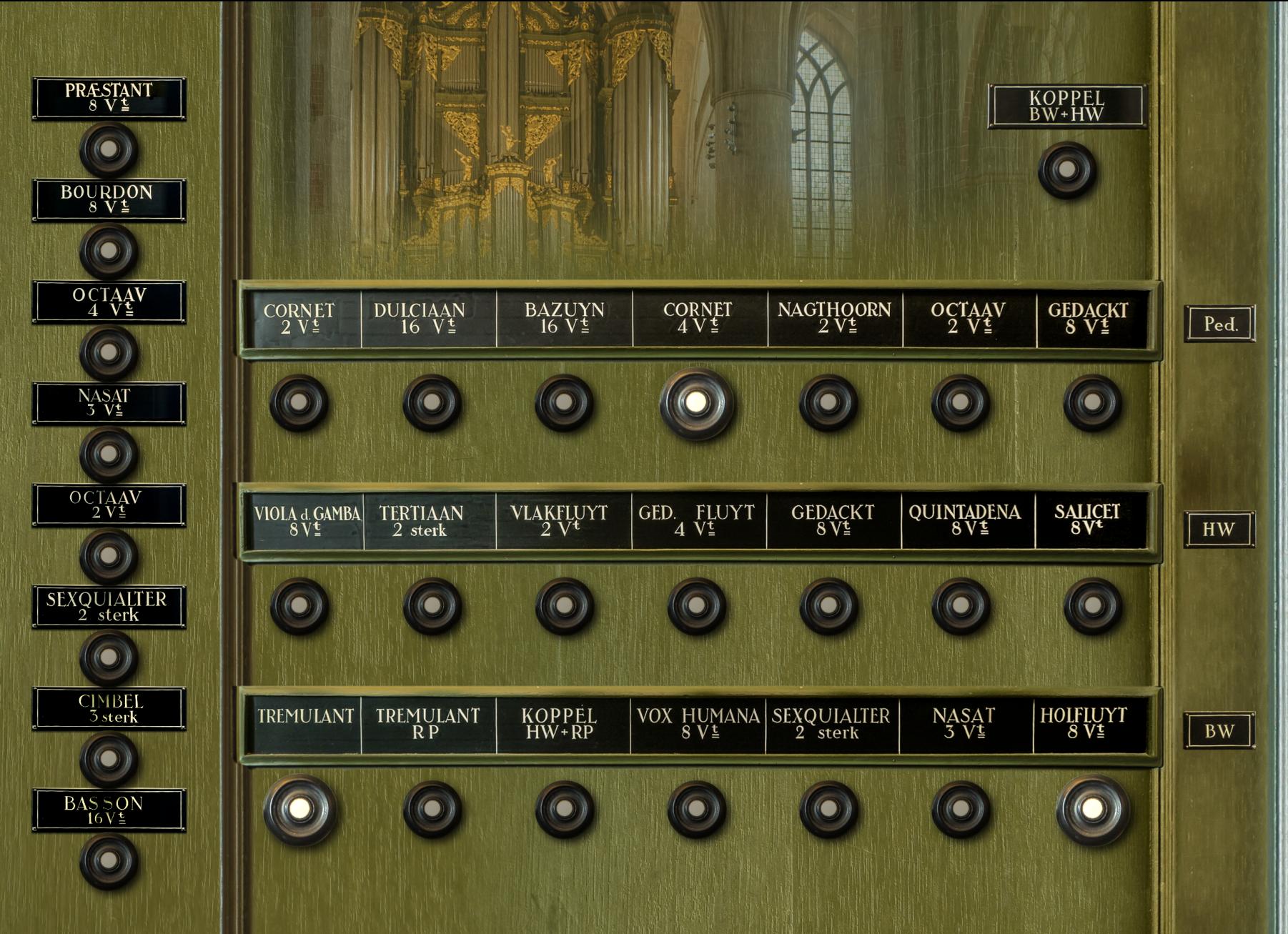1288x934 pixels.
Task: Enable the Cornet 2 Vt pedal stop
Action: click(299, 402)
